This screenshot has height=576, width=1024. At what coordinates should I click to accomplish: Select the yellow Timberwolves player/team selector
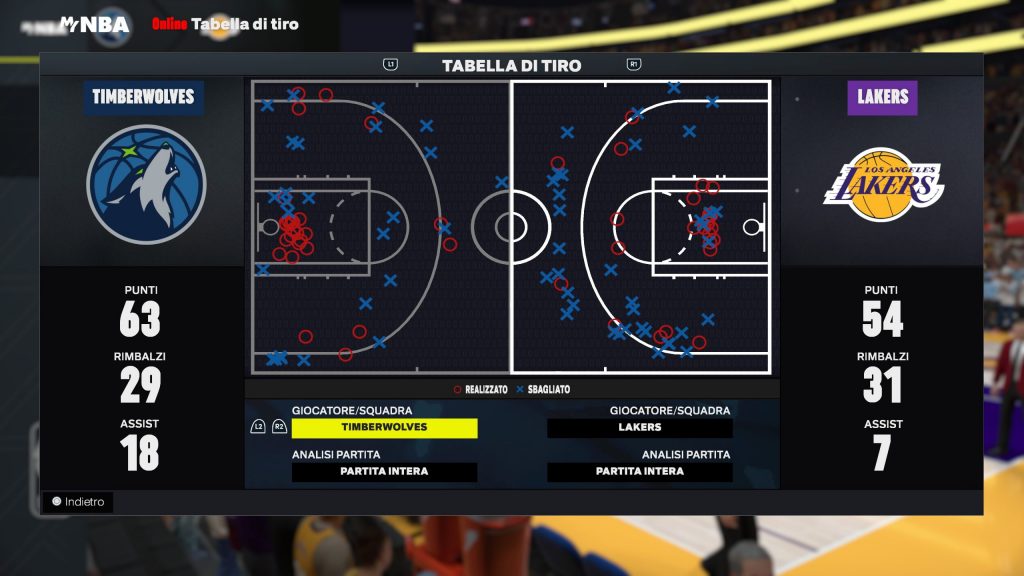click(384, 428)
